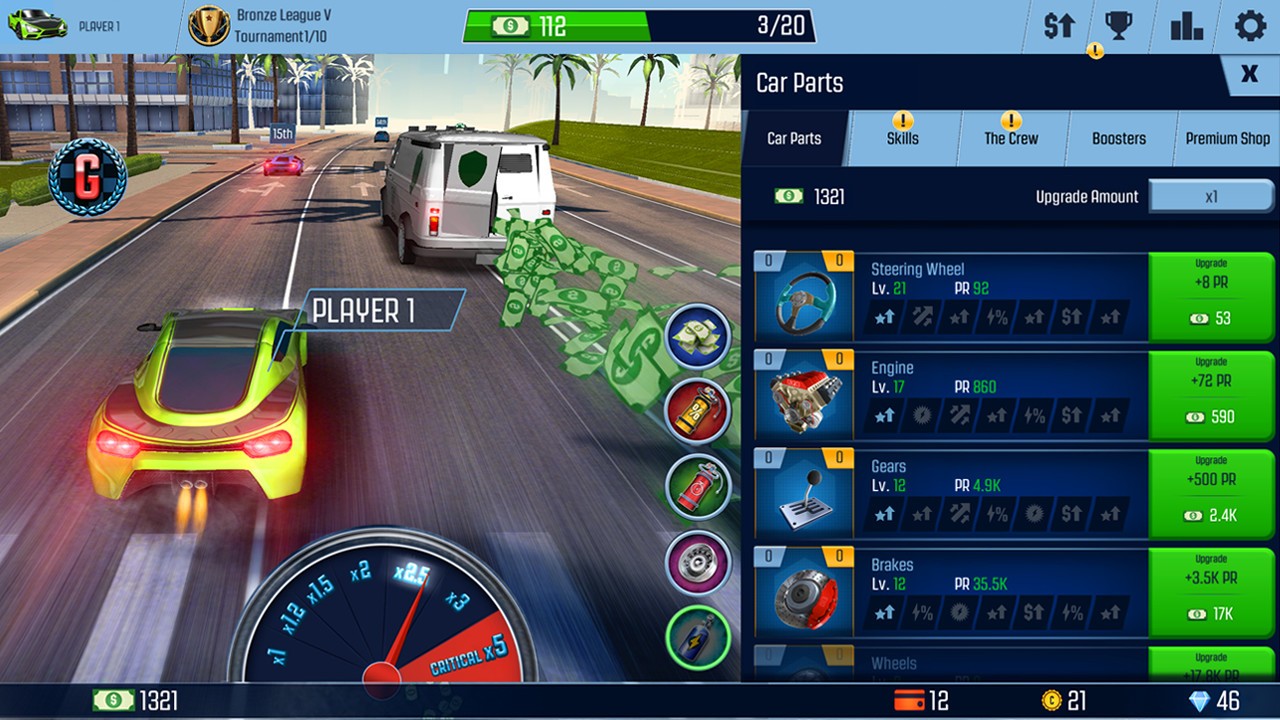
Task: Open the trophy tournament screen
Action: coord(1121,26)
